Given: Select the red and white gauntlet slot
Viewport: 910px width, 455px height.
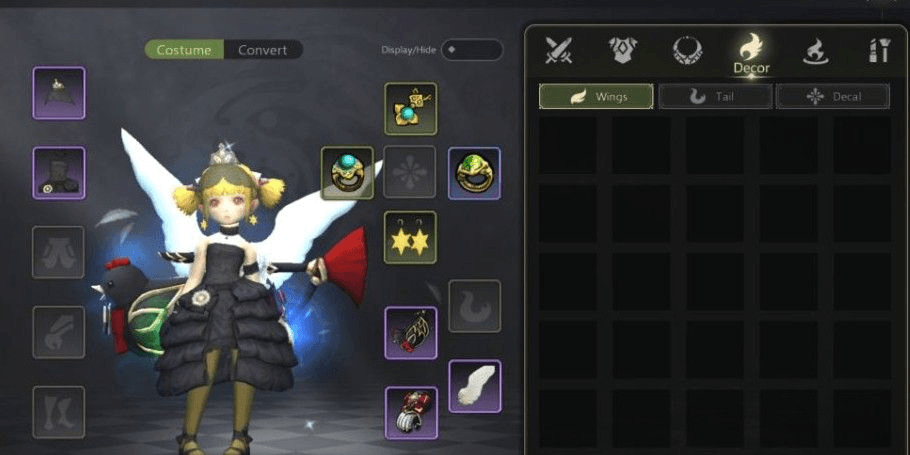Looking at the screenshot, I should point(410,412).
